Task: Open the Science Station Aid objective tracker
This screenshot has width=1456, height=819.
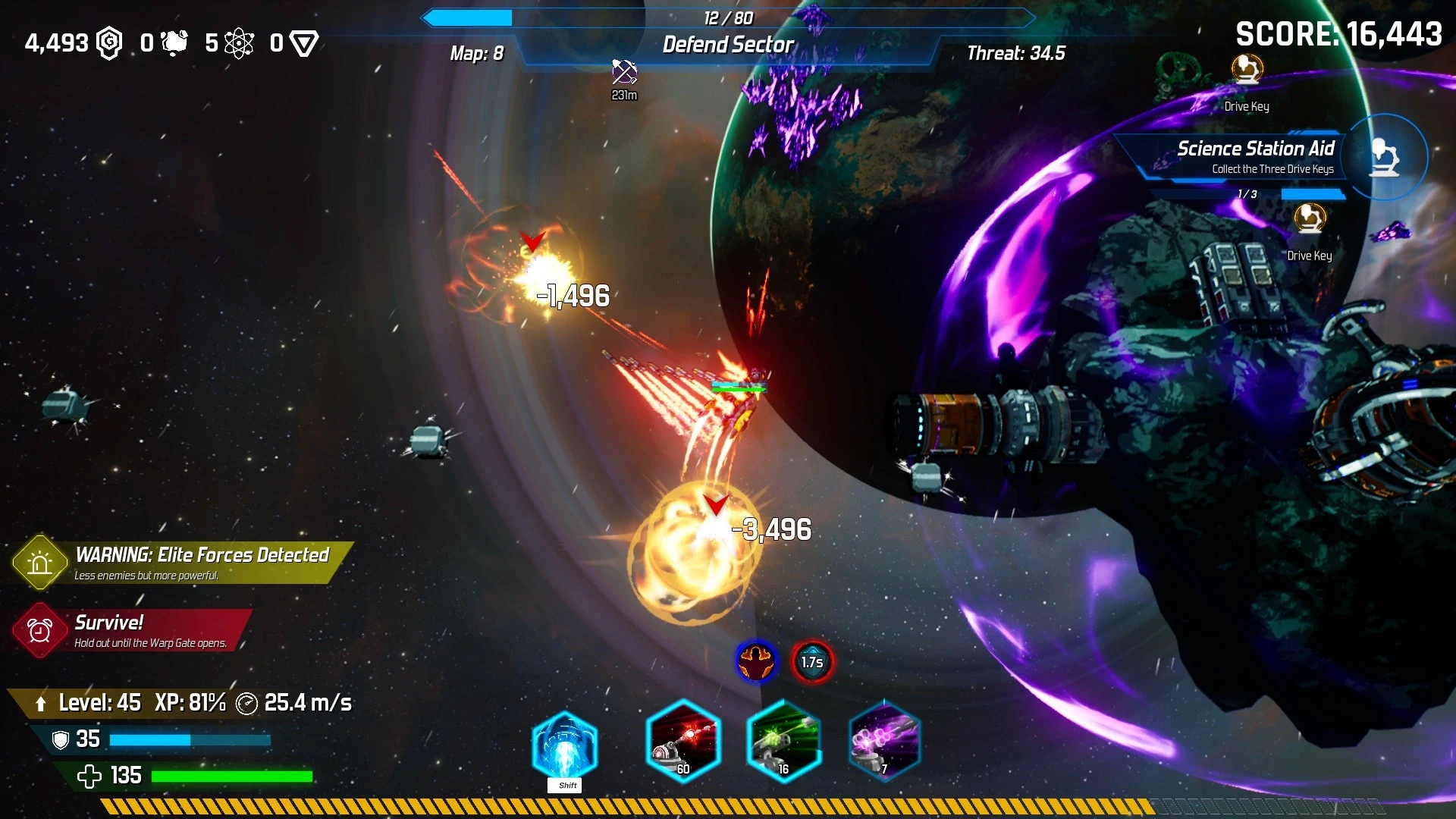Action: [1244, 156]
